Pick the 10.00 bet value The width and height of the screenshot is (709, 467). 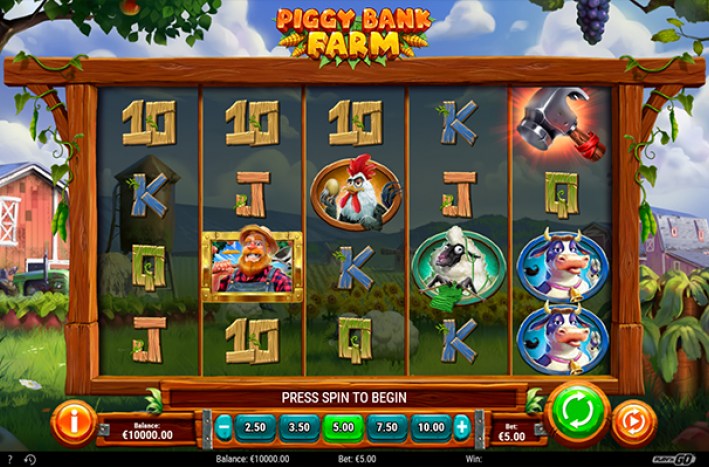431,428
